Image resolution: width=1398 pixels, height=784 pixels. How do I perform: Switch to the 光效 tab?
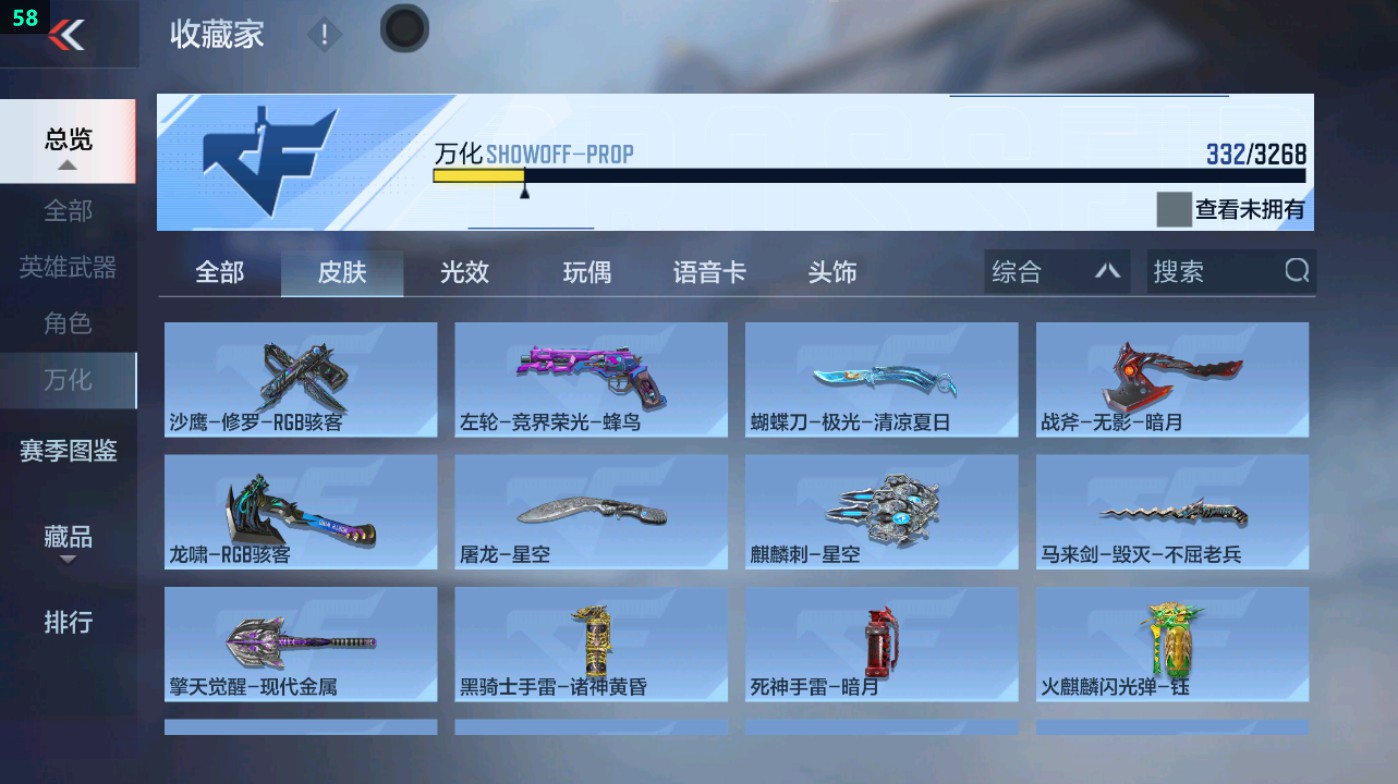pyautogui.click(x=463, y=271)
